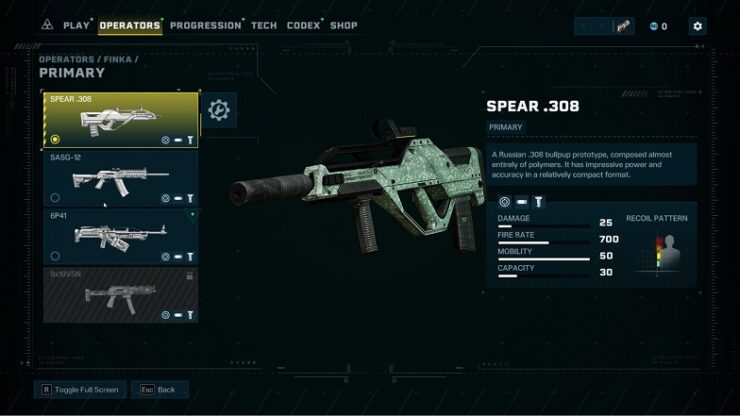This screenshot has height=416, width=740.
Task: Open the top-right player profile box
Action: [604, 26]
